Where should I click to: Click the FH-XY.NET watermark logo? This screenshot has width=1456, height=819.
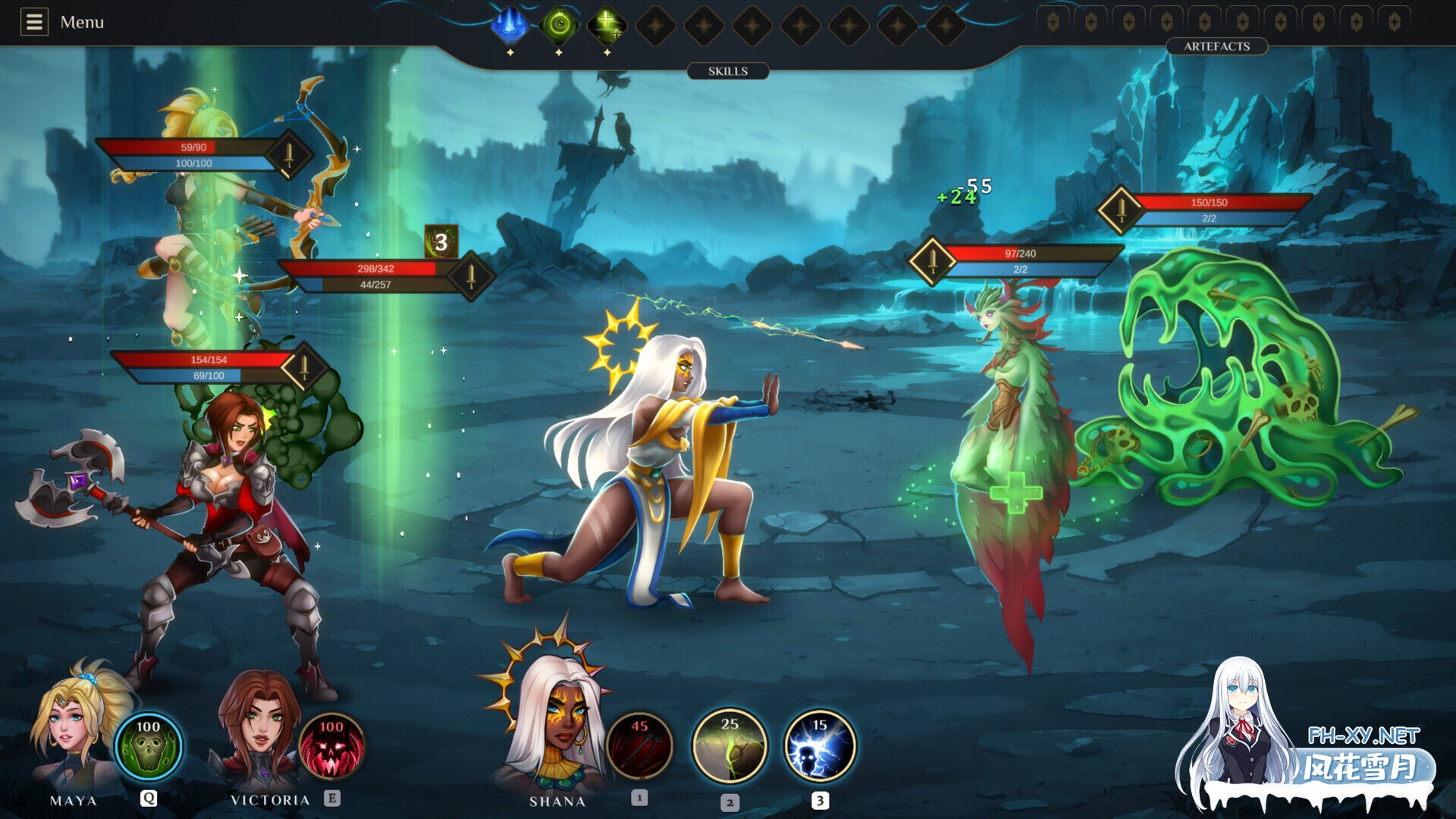[1363, 752]
